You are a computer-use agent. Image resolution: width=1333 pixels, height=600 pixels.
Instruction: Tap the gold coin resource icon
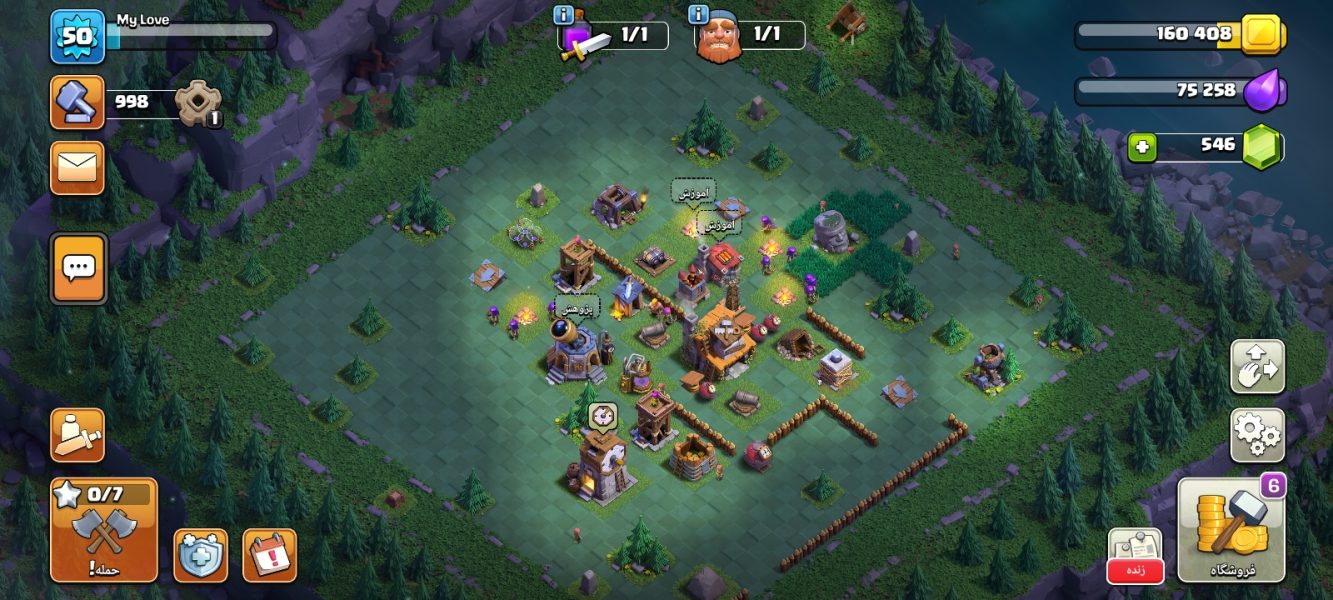click(1262, 35)
